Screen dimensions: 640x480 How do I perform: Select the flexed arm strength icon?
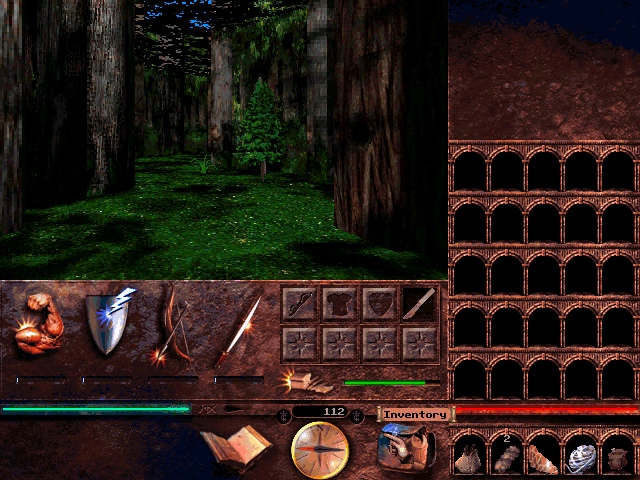pos(40,325)
